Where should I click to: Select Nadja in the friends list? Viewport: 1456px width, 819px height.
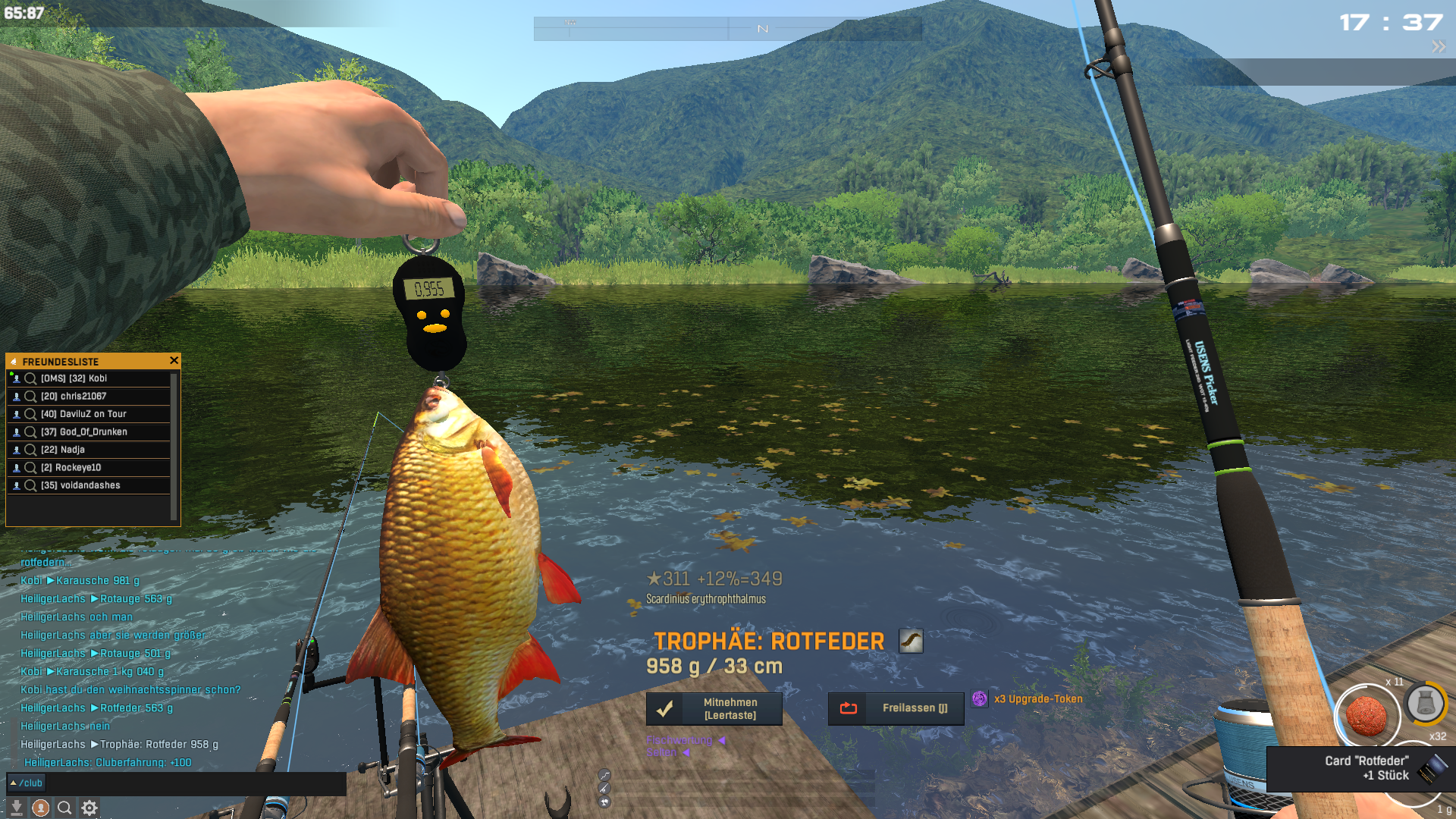[63, 450]
